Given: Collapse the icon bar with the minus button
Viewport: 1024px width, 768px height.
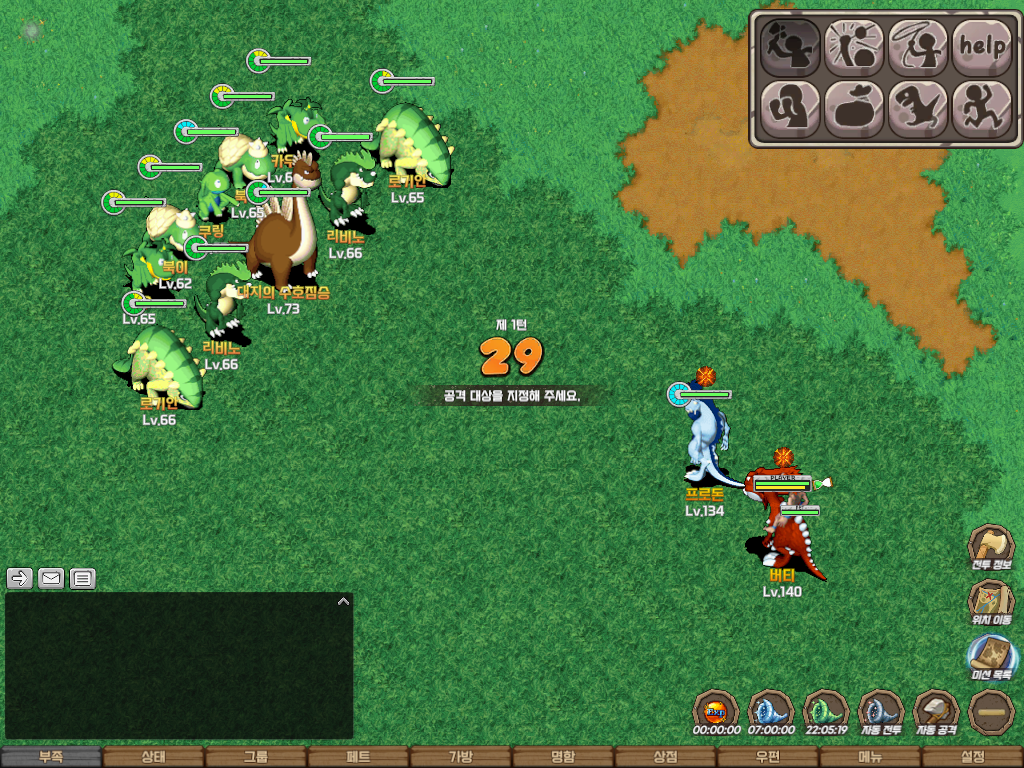Looking at the screenshot, I should tap(991, 713).
